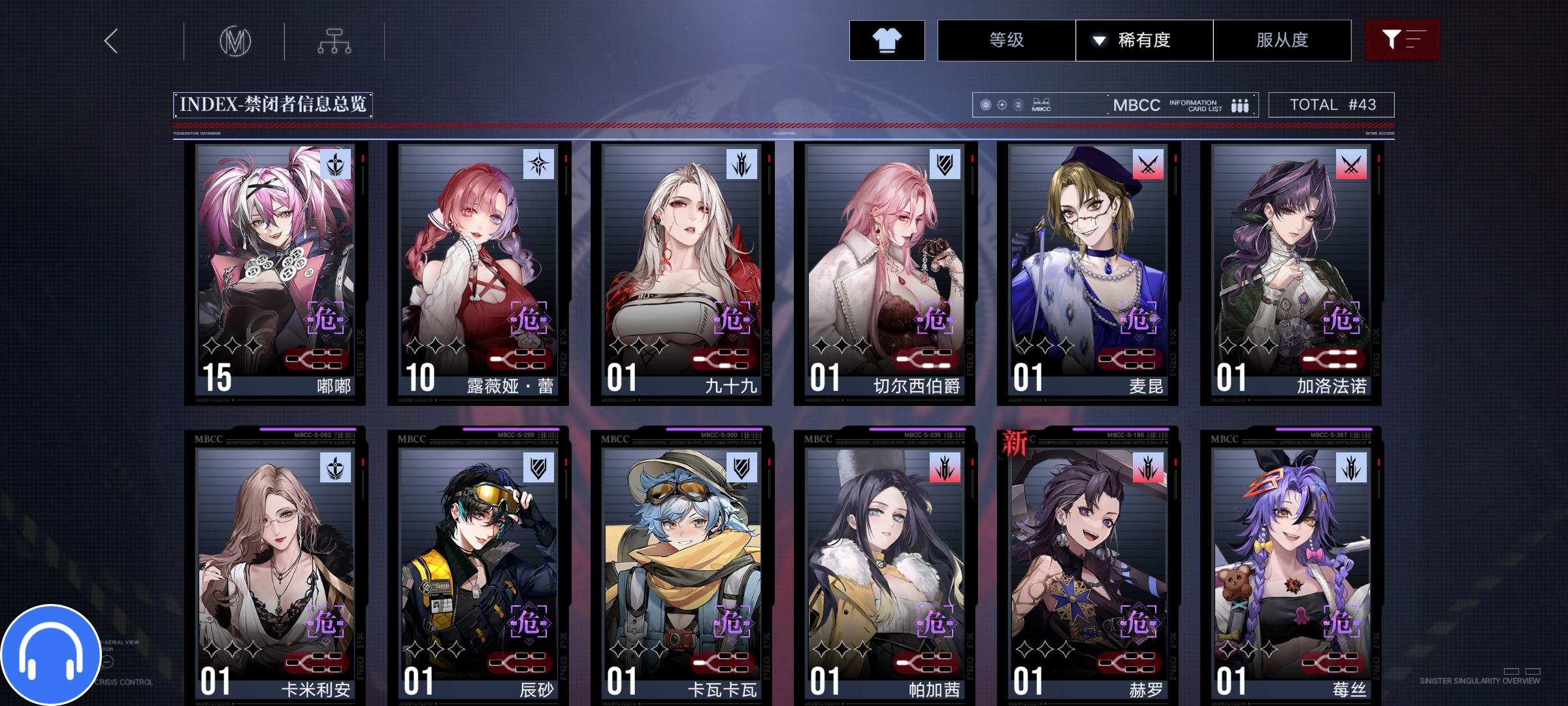
Task: Tap the Mandala Brain Control Company logo icon
Action: (x=237, y=41)
